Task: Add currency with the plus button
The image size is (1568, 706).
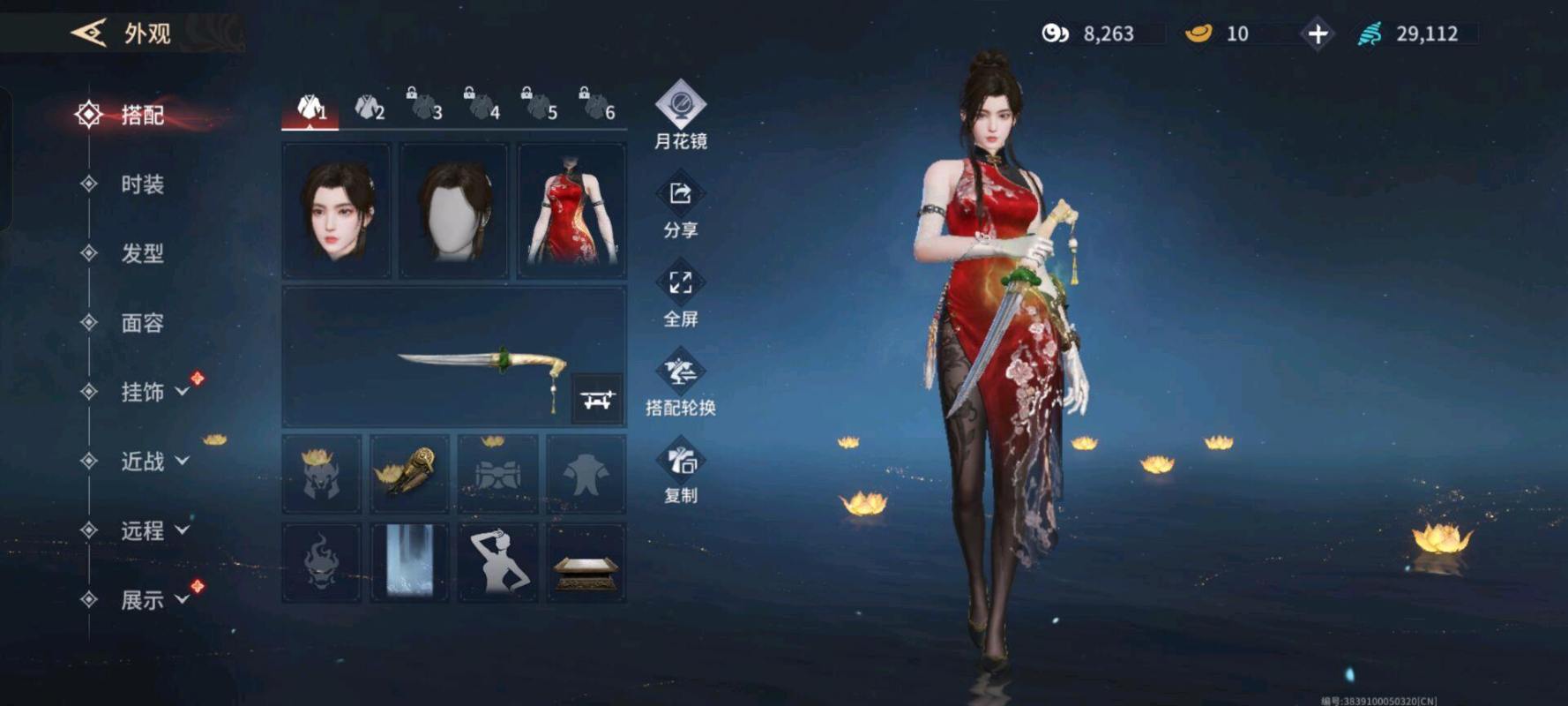Action: 1318,34
